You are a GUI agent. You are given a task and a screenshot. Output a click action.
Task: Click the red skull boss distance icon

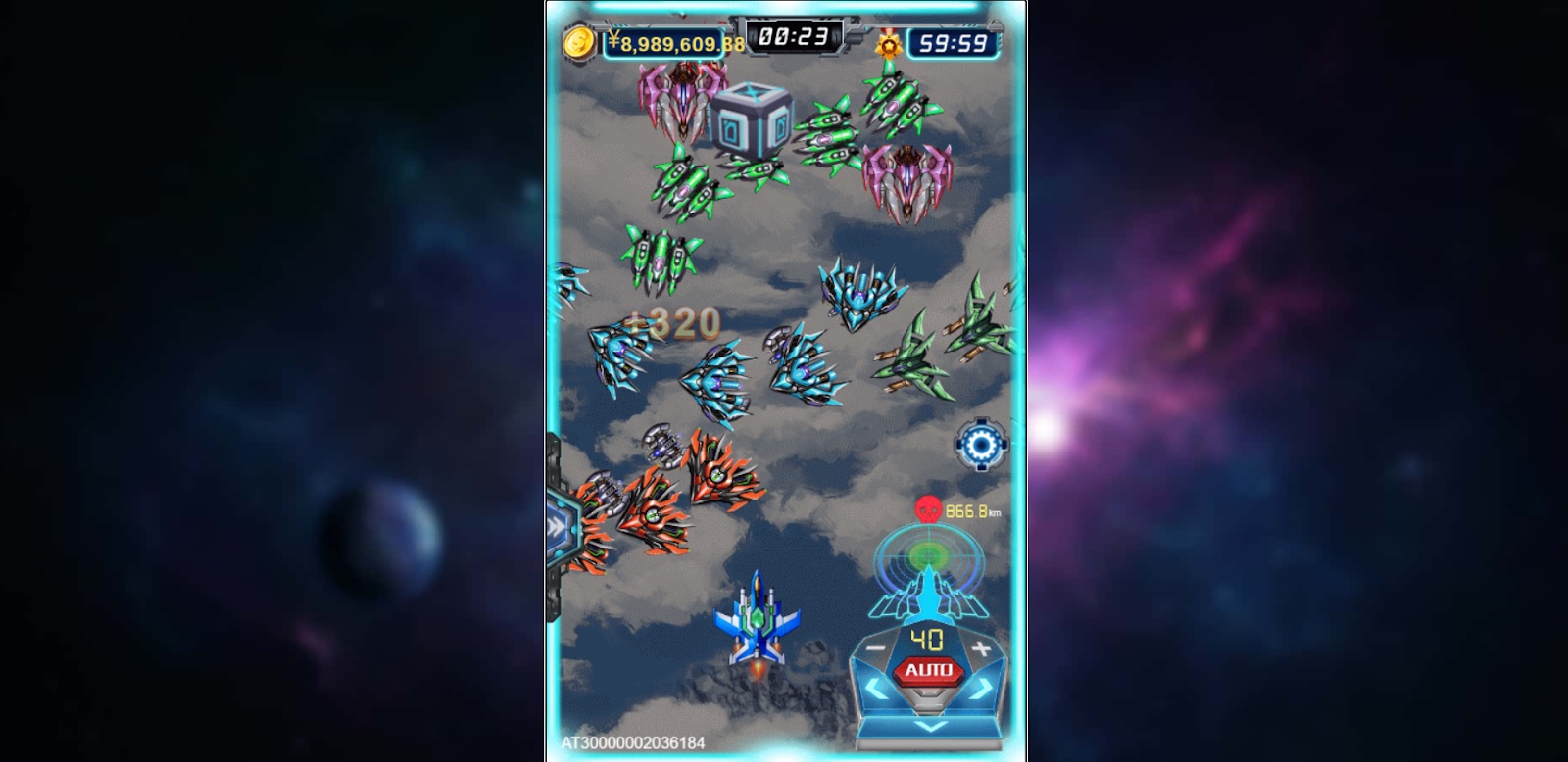[x=927, y=509]
